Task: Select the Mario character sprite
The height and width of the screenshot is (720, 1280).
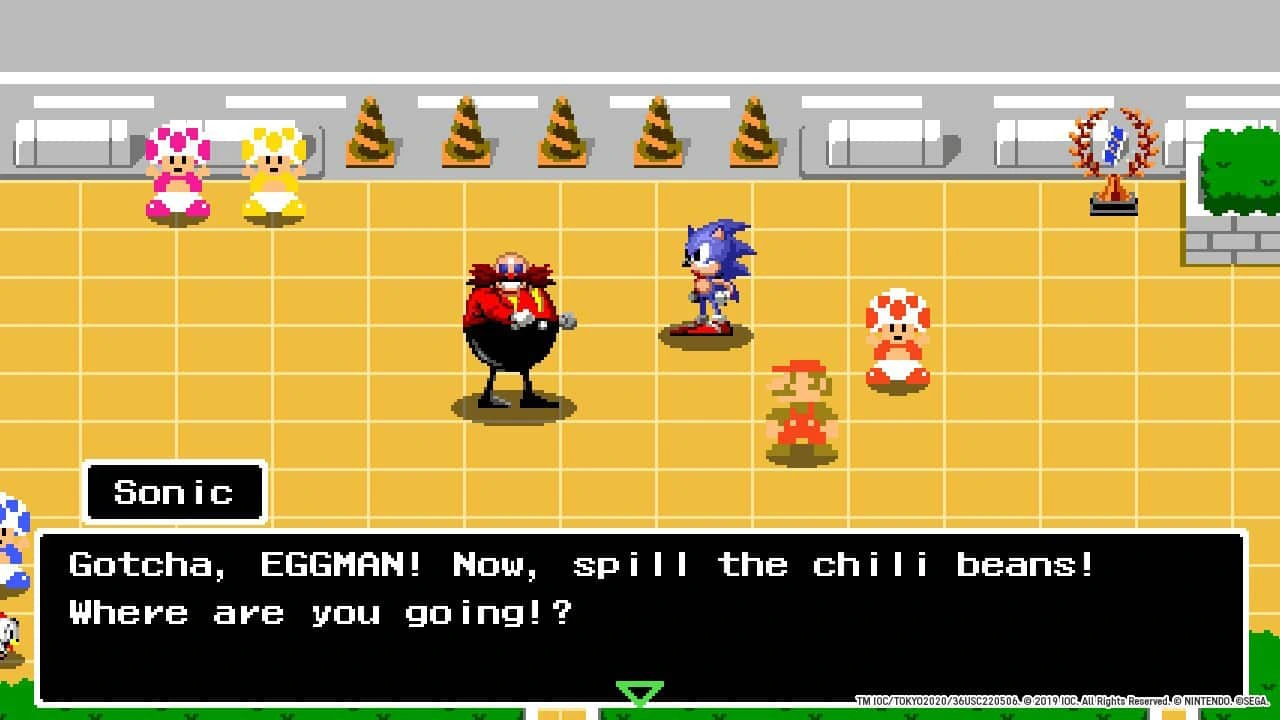Action: pos(800,405)
